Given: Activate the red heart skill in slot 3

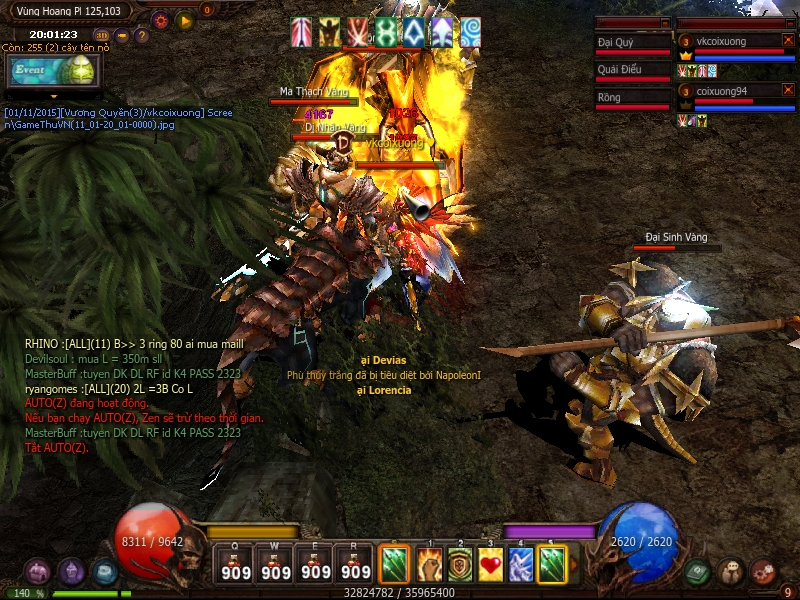Looking at the screenshot, I should 490,564.
